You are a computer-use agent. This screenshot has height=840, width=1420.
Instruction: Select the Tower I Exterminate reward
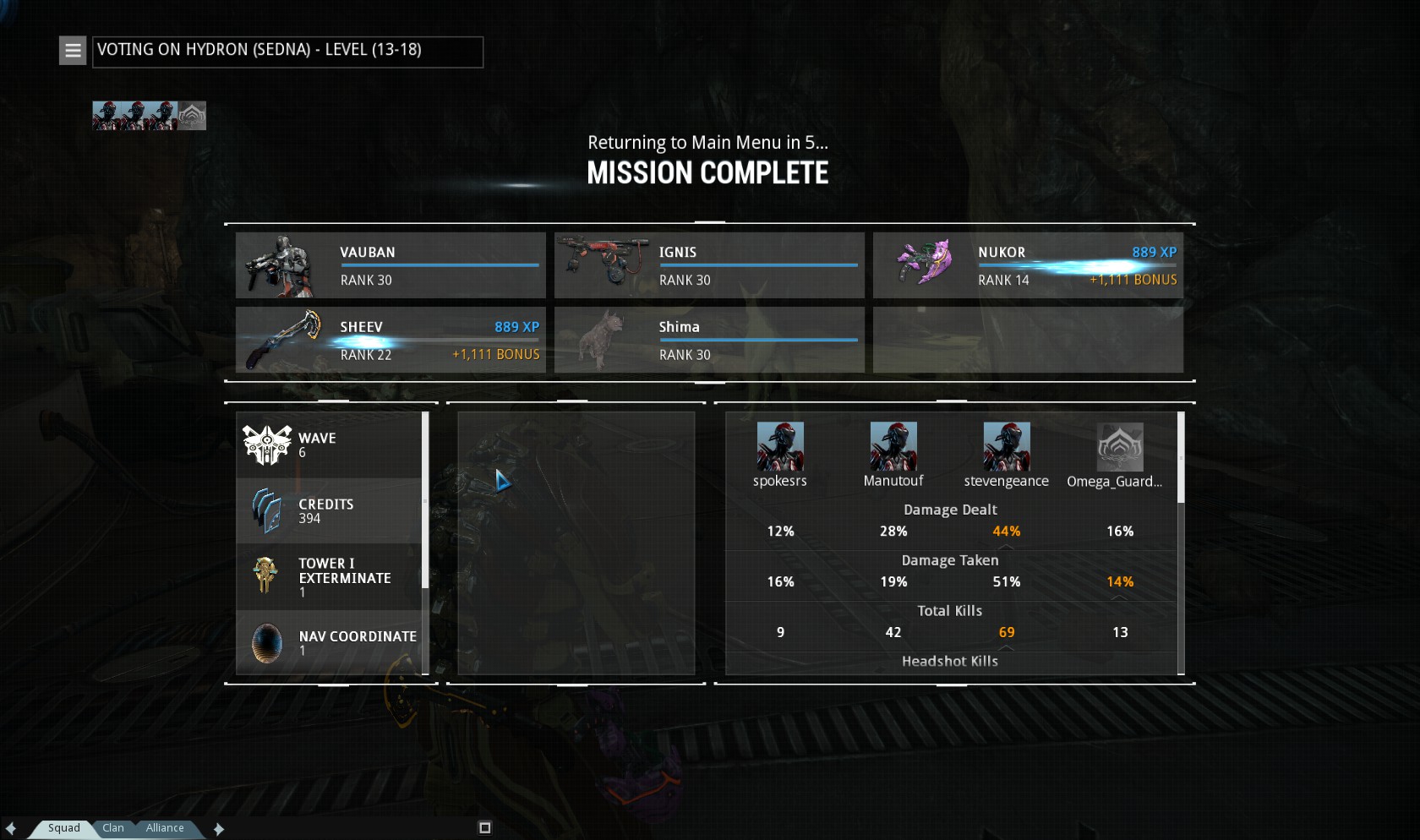point(330,577)
